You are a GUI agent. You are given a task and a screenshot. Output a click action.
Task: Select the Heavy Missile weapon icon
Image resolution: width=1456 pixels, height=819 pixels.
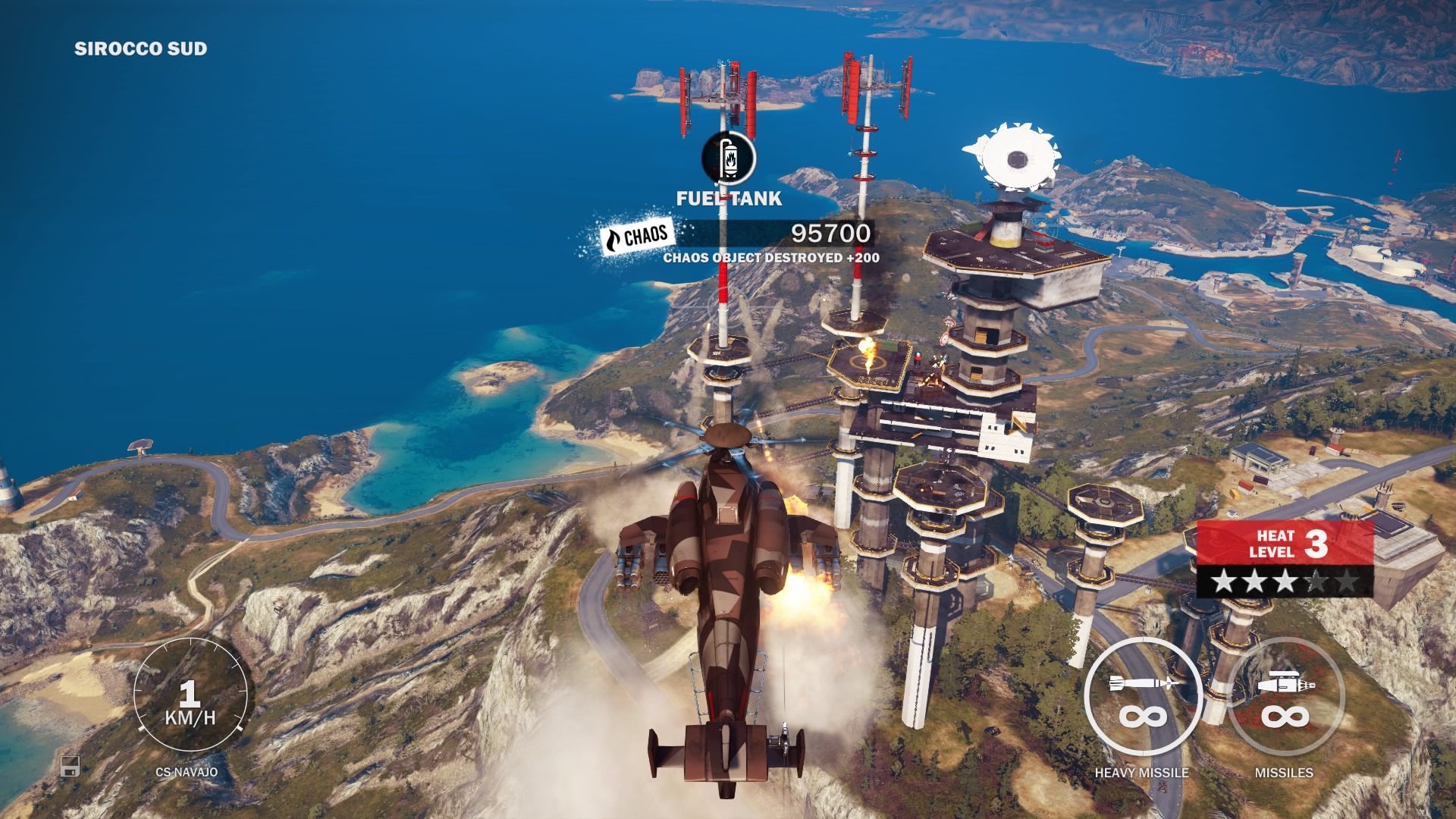coord(1141,697)
